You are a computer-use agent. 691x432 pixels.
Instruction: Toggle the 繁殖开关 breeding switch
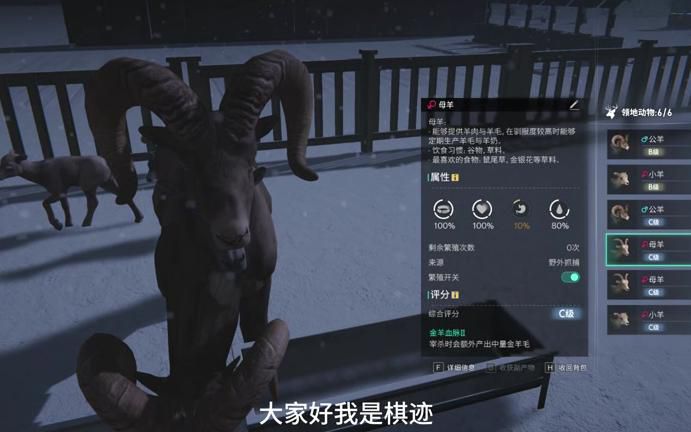click(571, 277)
